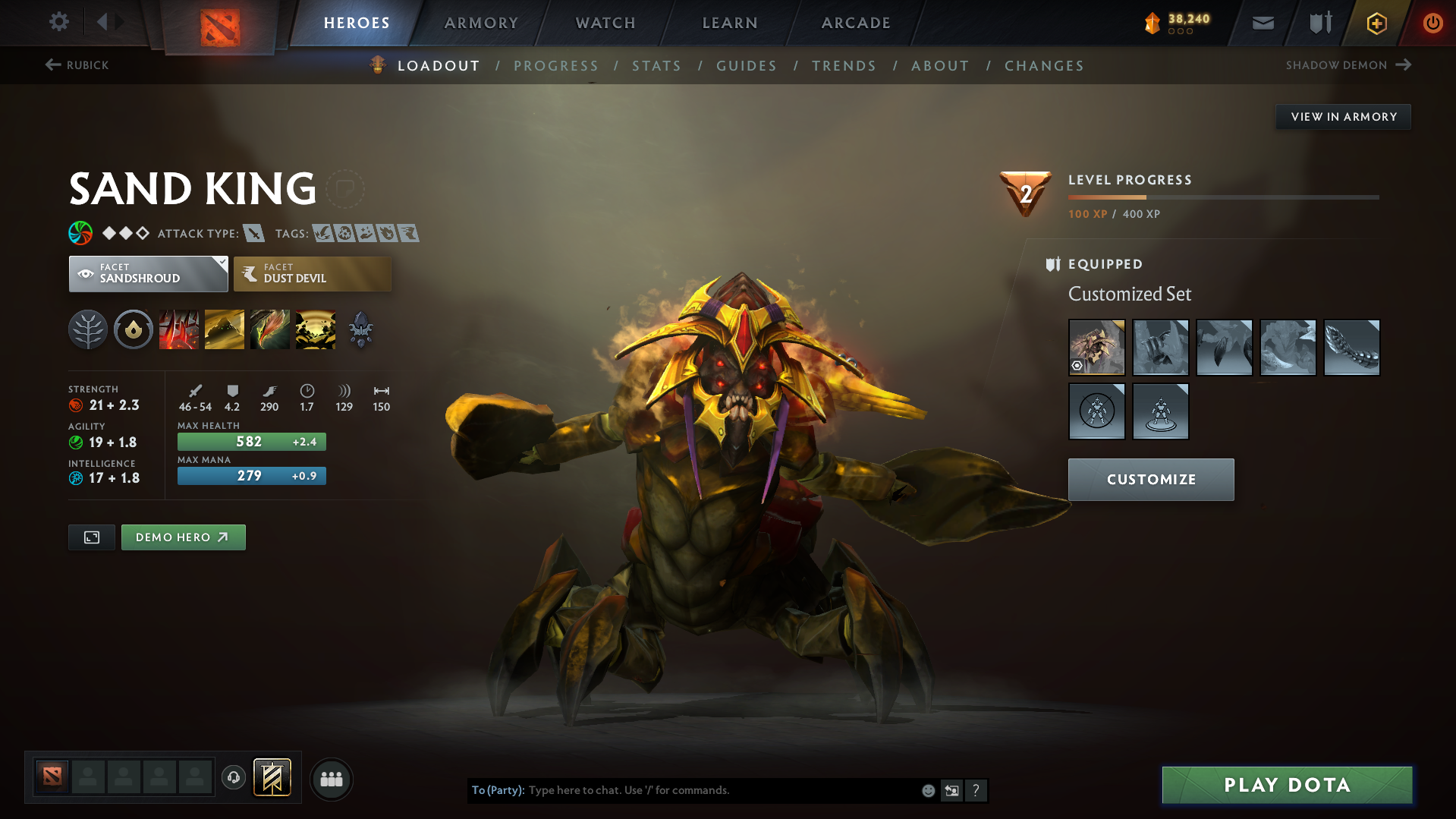Viewport: 1456px width, 819px height.
Task: Open the emoticon picker in chat
Action: [x=927, y=790]
